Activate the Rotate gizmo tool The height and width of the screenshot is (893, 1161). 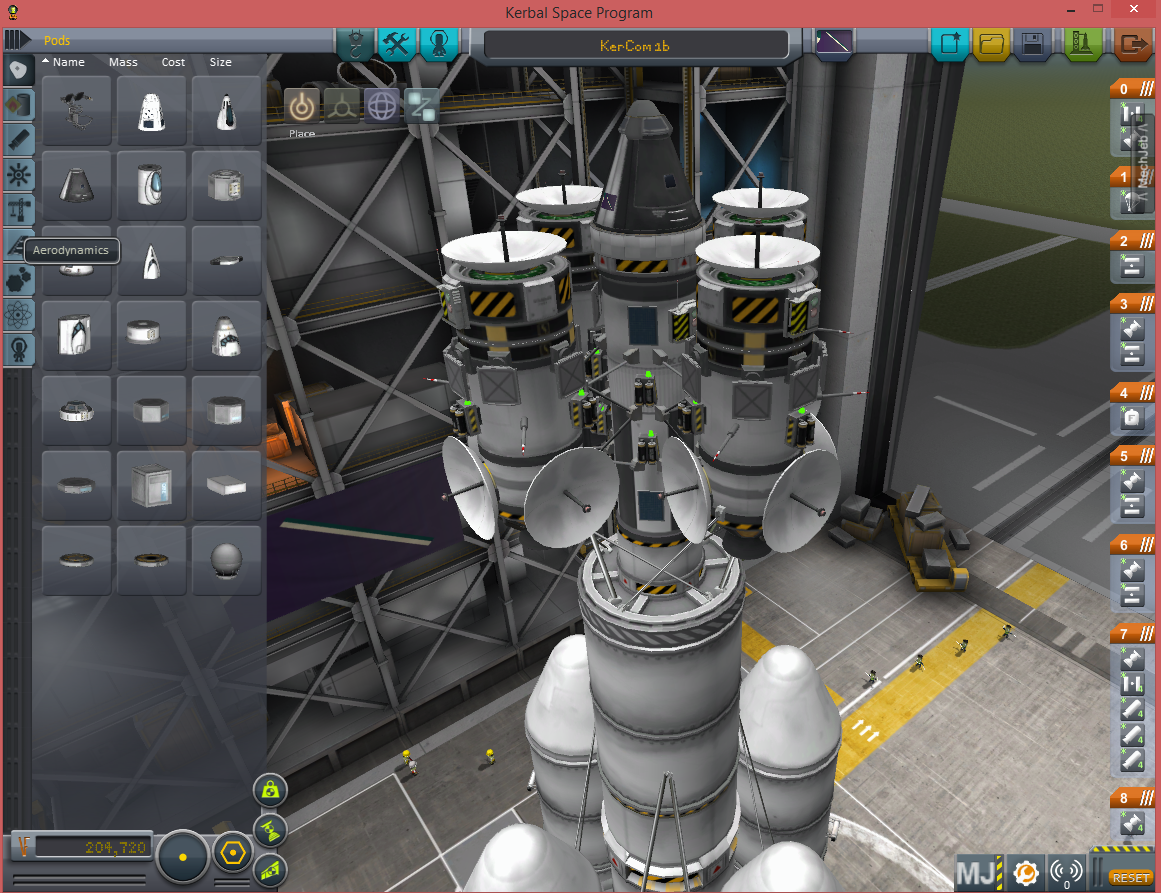tap(382, 105)
